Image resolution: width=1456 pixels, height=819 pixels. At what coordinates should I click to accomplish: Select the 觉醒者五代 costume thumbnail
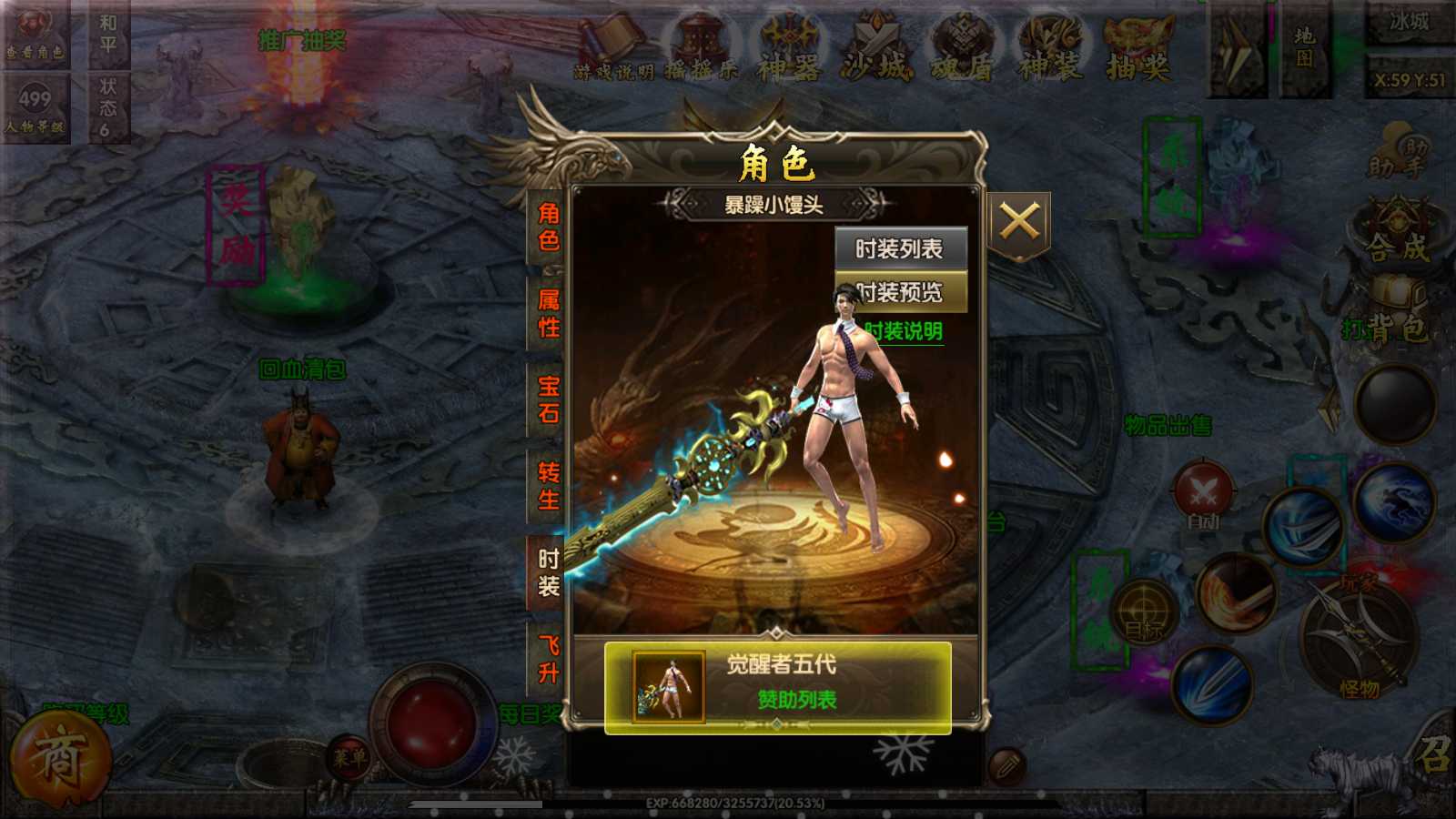(669, 687)
